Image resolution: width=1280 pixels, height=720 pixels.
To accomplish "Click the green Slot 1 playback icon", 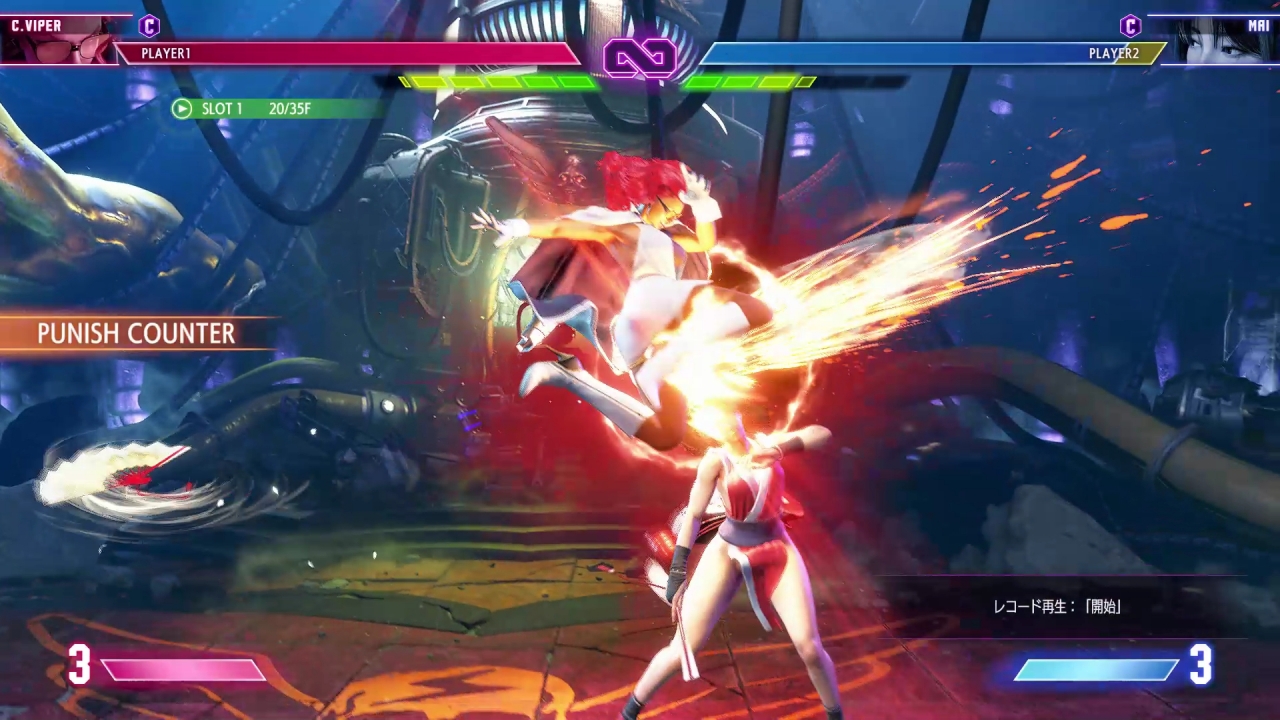I will click(182, 108).
